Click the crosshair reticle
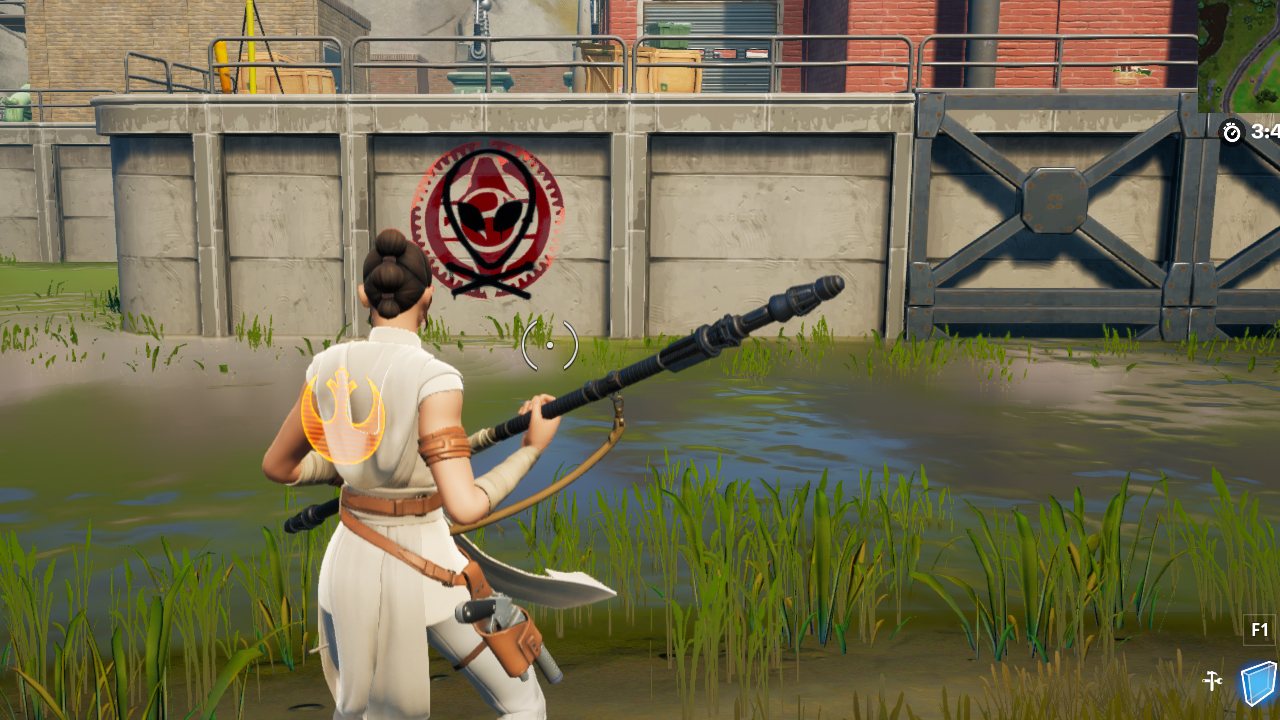 point(550,345)
